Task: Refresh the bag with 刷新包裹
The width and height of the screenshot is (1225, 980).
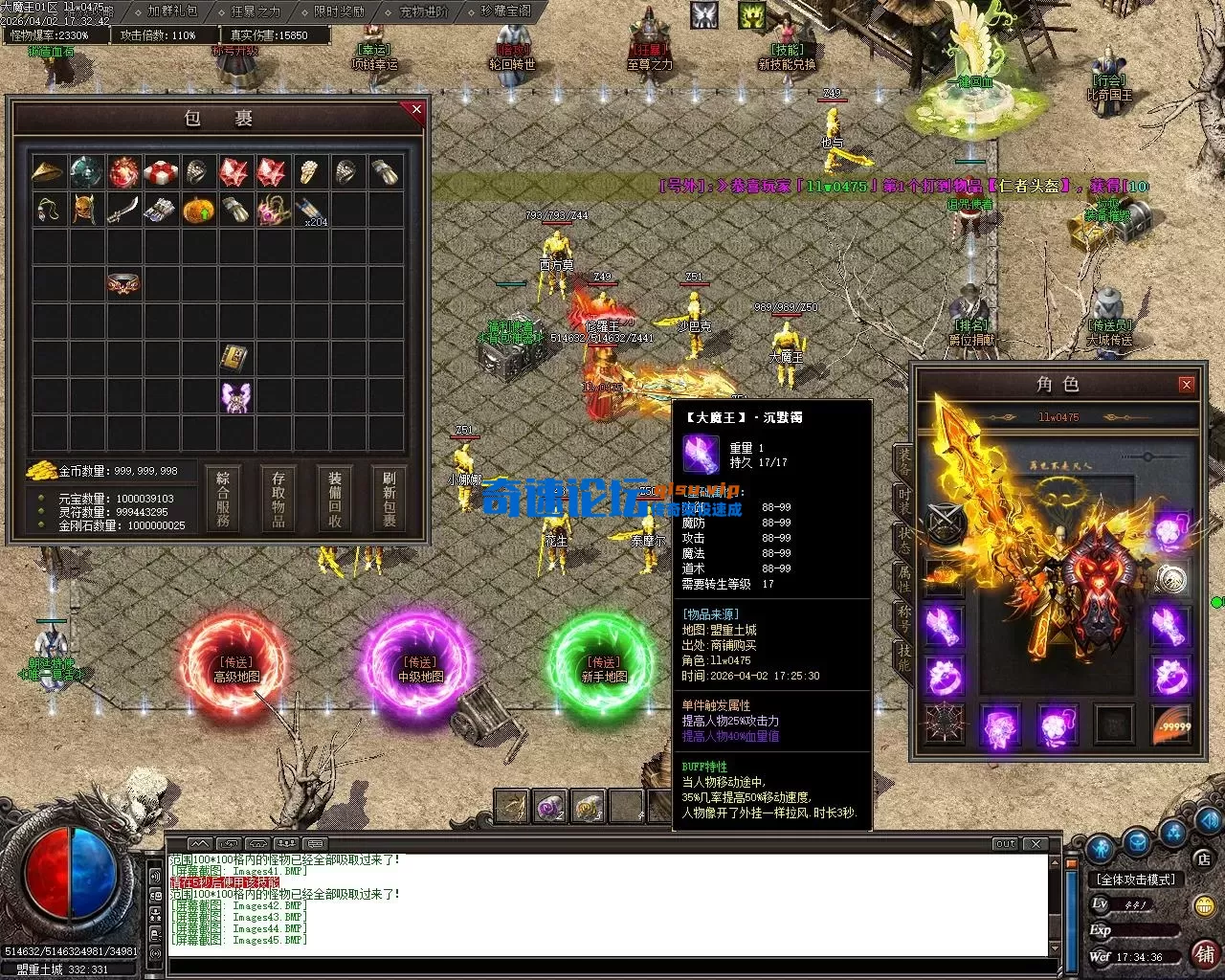Action: (x=390, y=499)
